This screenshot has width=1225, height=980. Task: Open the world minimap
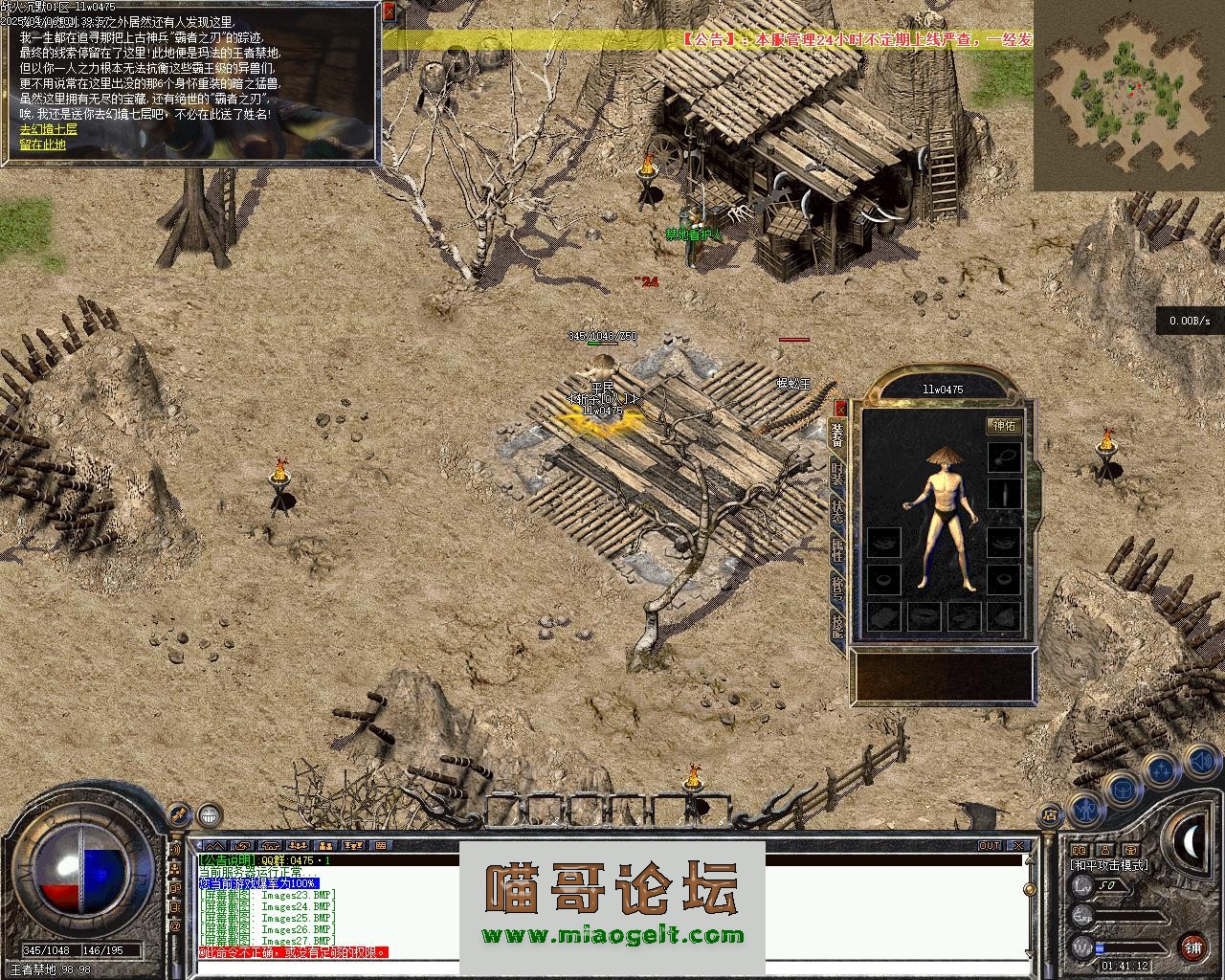pyautogui.click(x=1128, y=94)
